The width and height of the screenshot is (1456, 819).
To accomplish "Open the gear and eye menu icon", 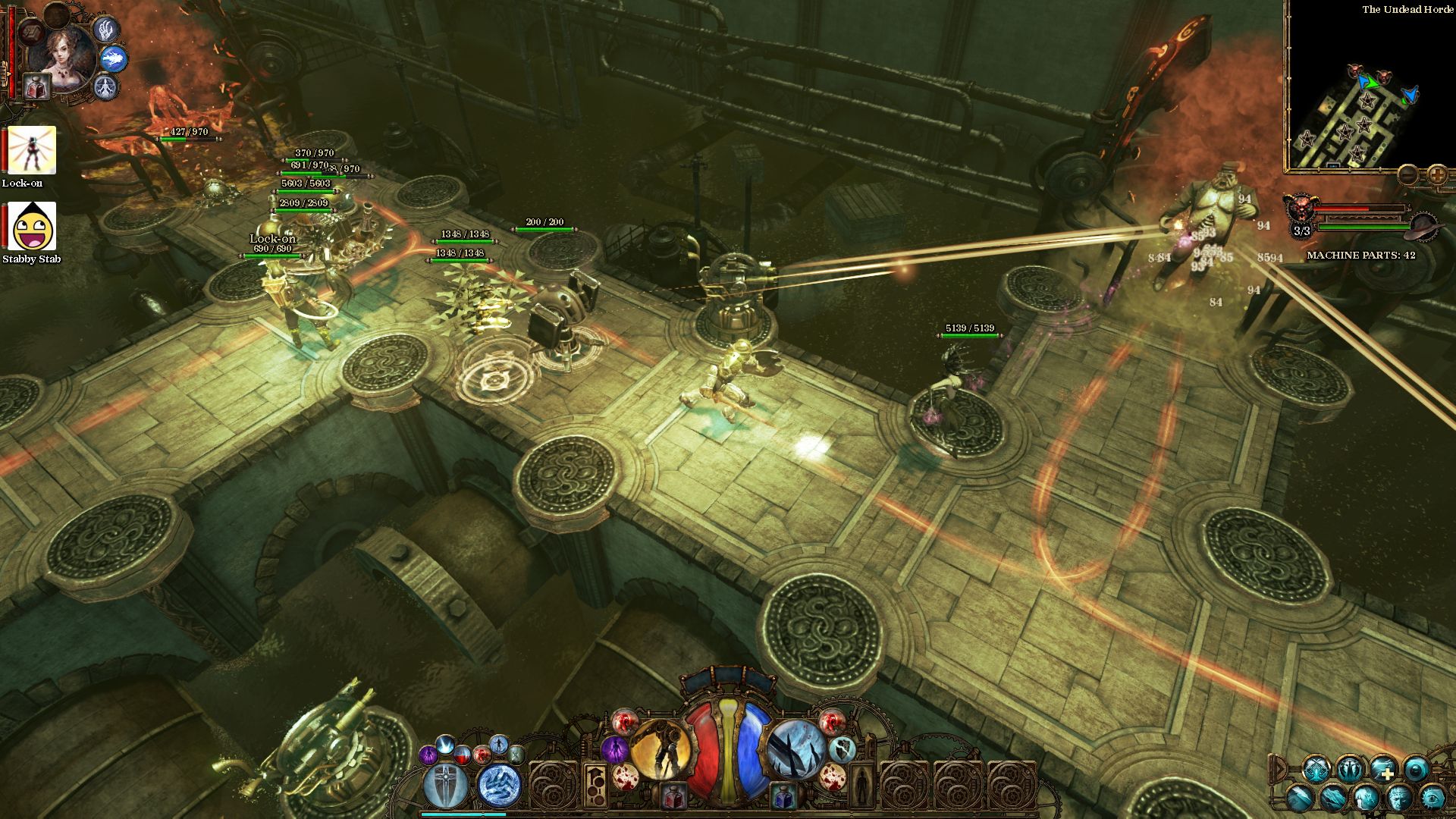I will coord(1432,798).
